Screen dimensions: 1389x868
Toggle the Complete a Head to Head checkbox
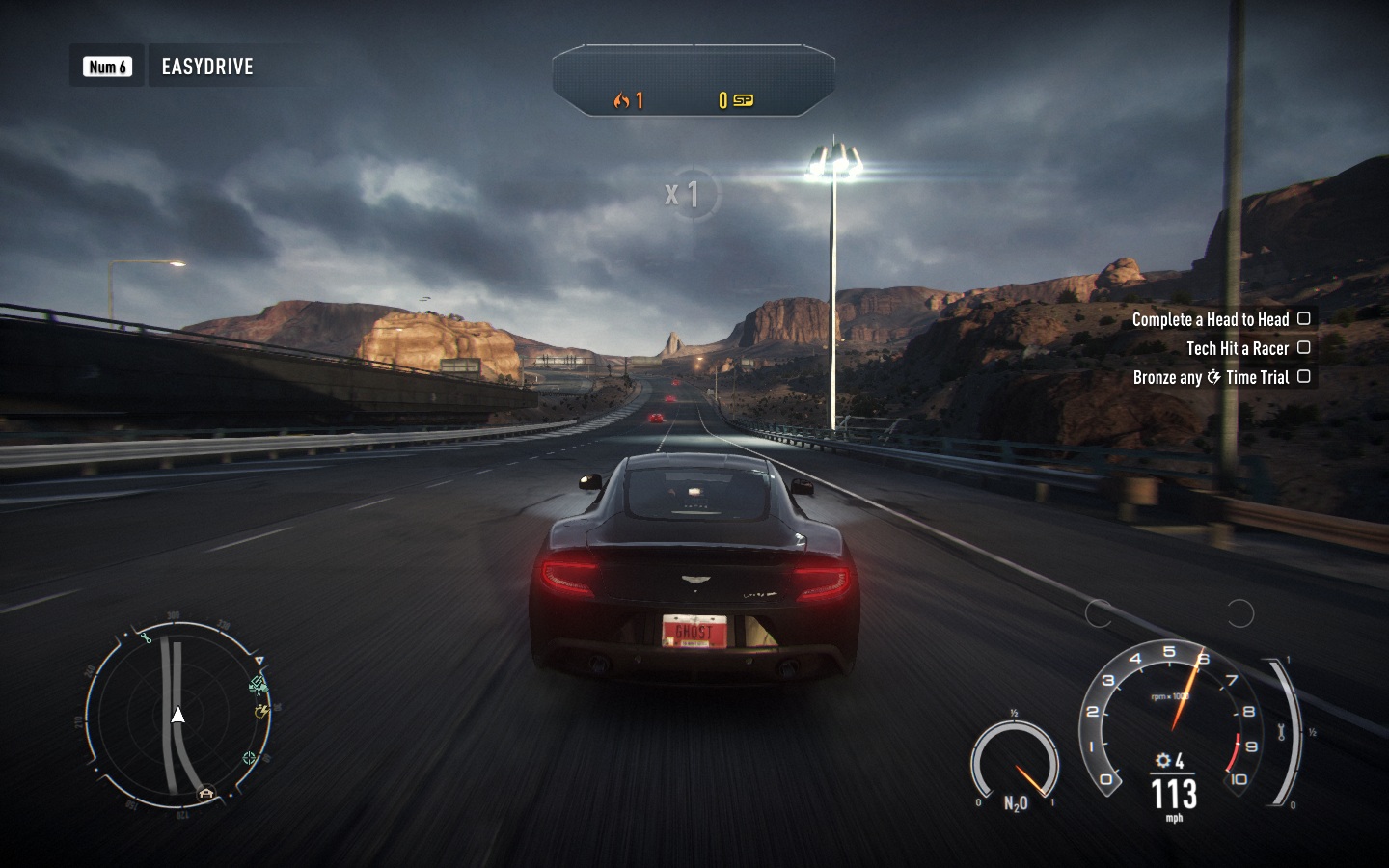click(x=1304, y=318)
